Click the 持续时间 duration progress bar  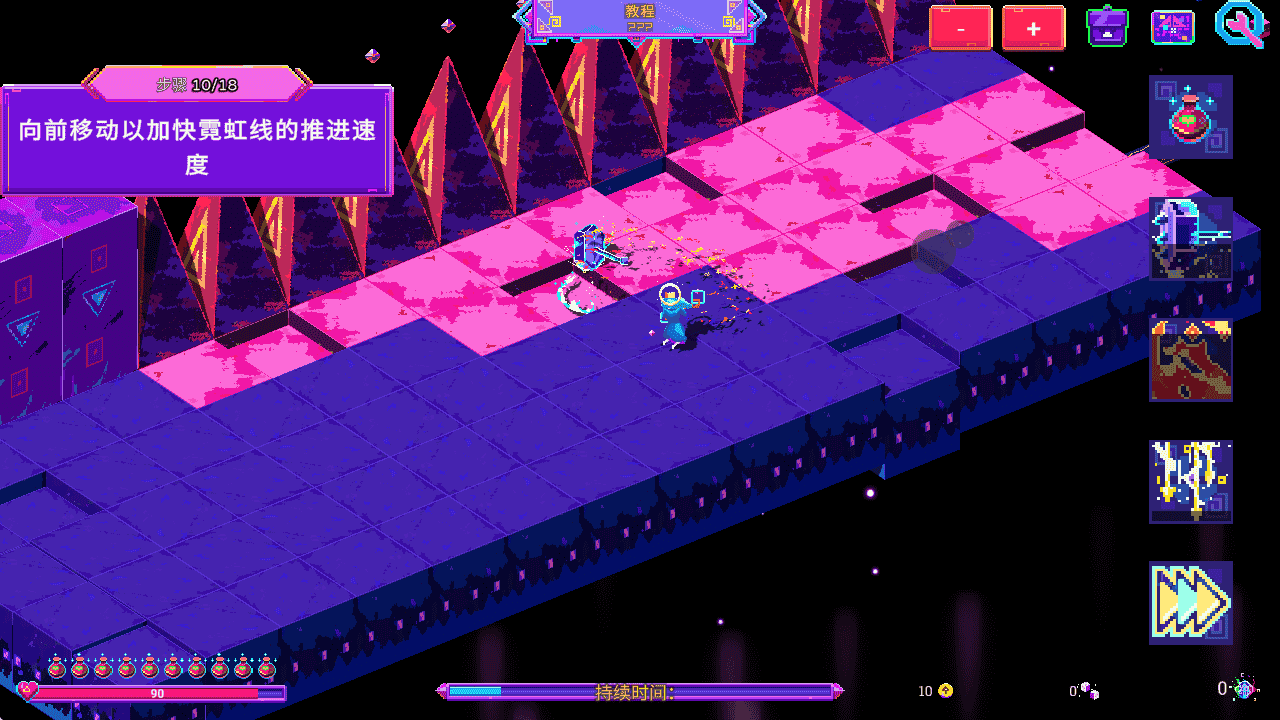tap(640, 690)
